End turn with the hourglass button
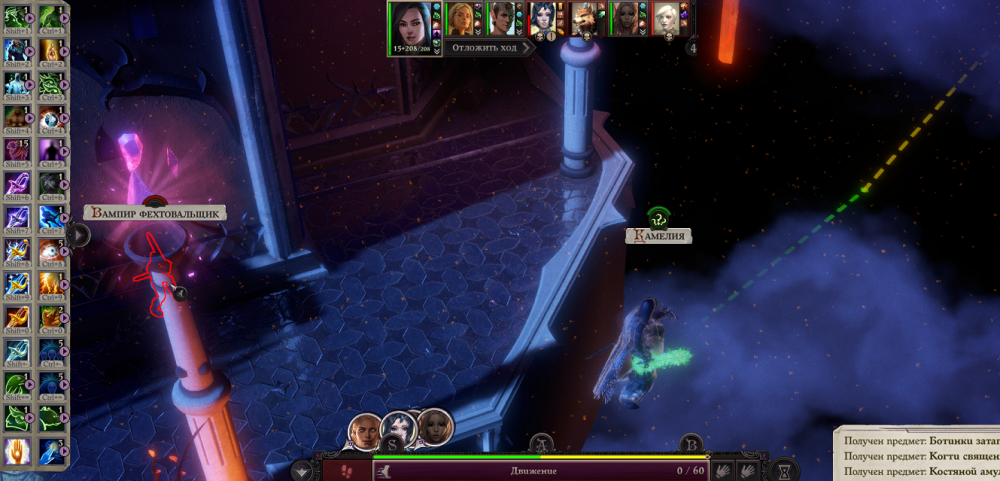 pyautogui.click(x=785, y=468)
